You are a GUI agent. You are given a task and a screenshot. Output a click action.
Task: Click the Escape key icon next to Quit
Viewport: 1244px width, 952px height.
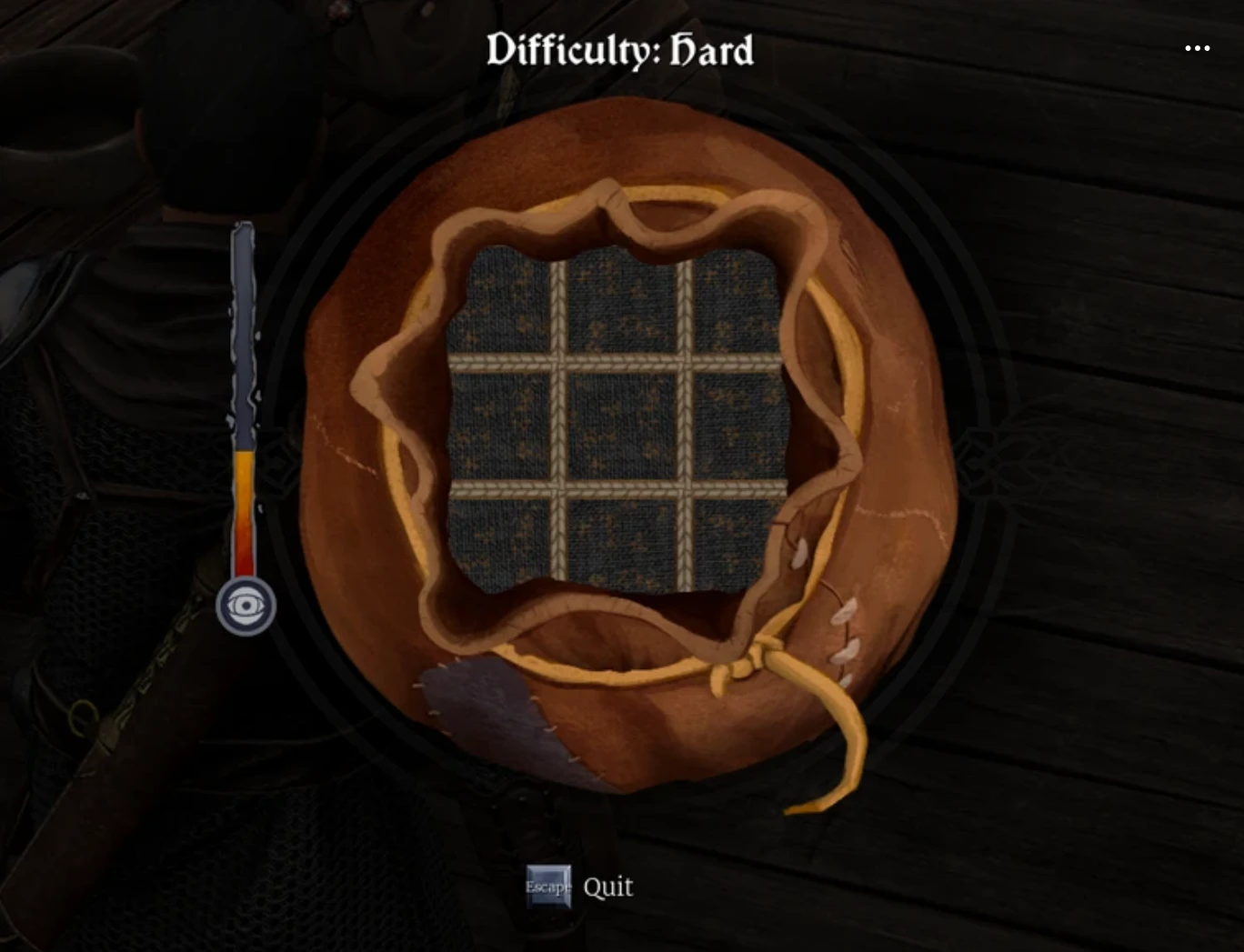(x=548, y=887)
